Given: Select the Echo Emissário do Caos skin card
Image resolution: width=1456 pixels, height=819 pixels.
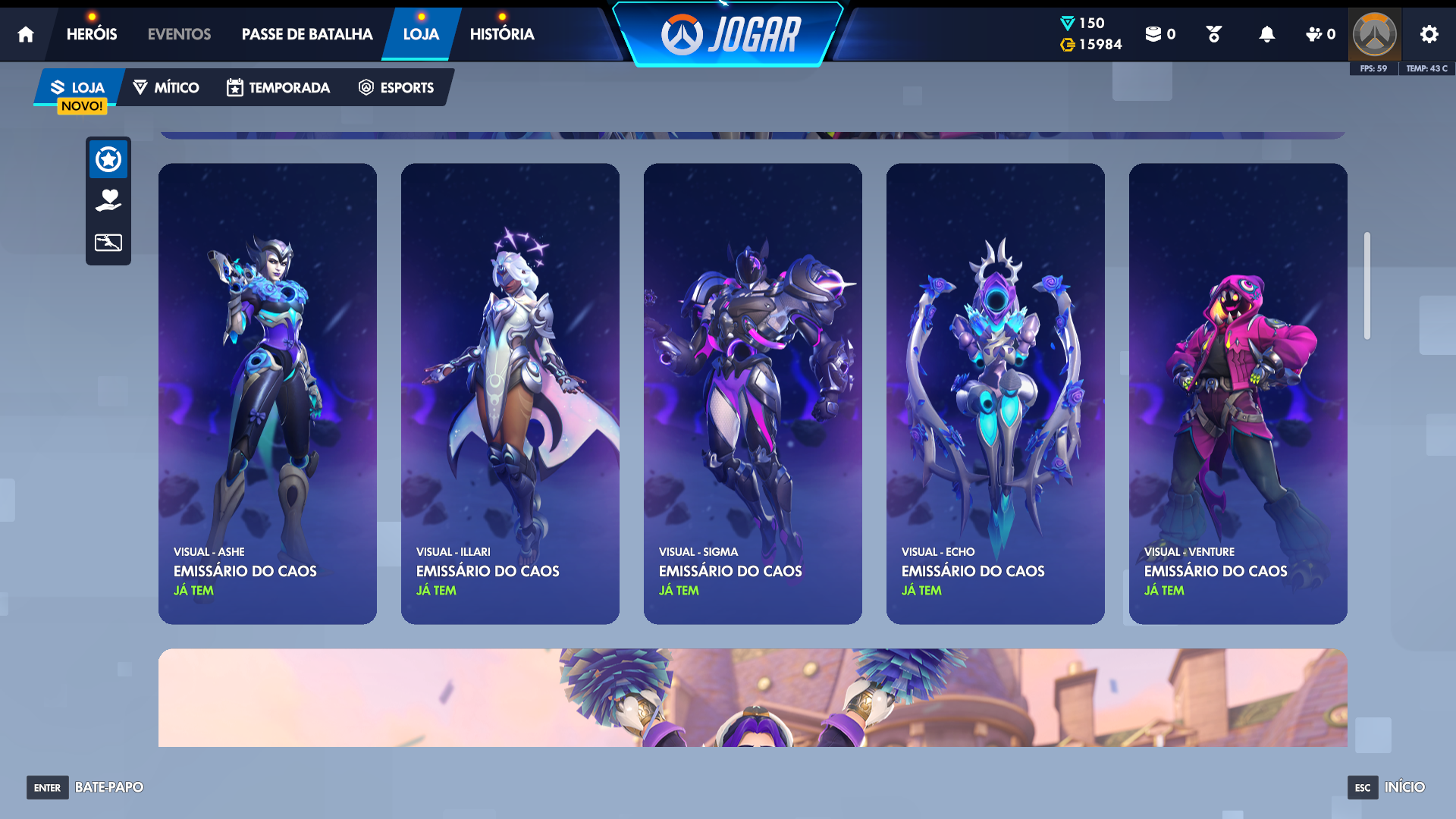Looking at the screenshot, I should coord(996,394).
